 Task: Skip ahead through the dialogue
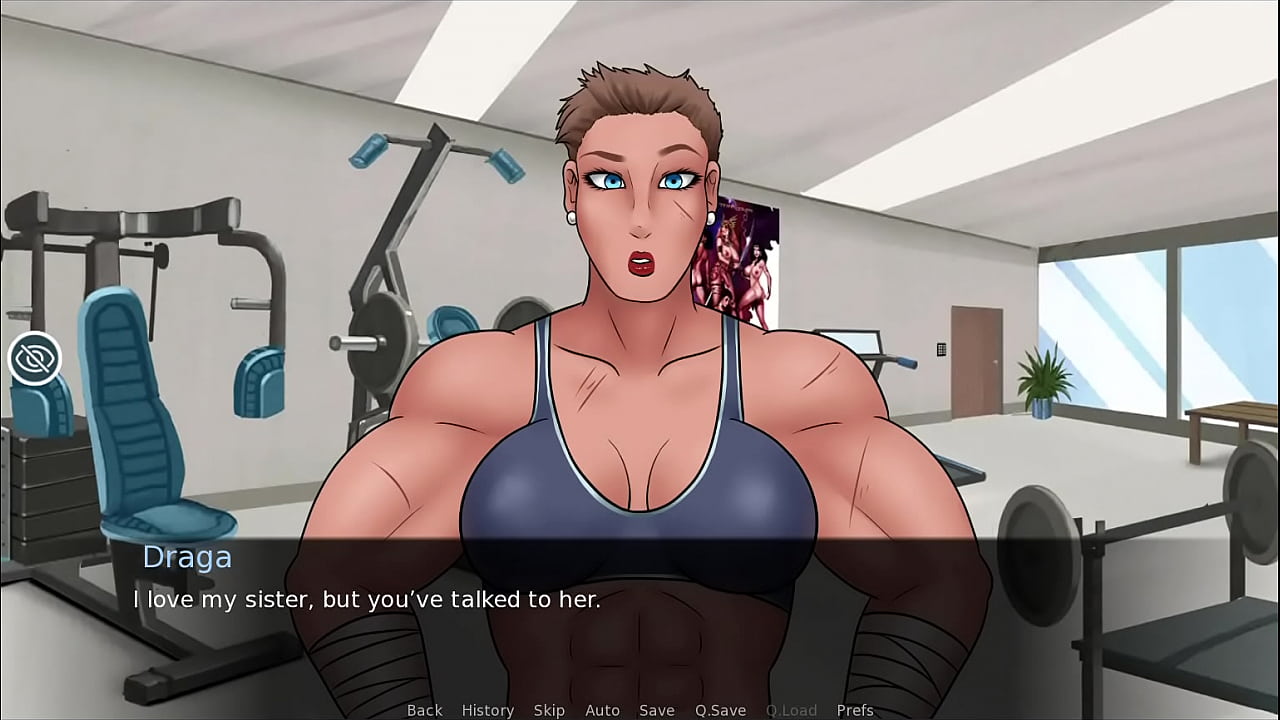click(x=549, y=710)
